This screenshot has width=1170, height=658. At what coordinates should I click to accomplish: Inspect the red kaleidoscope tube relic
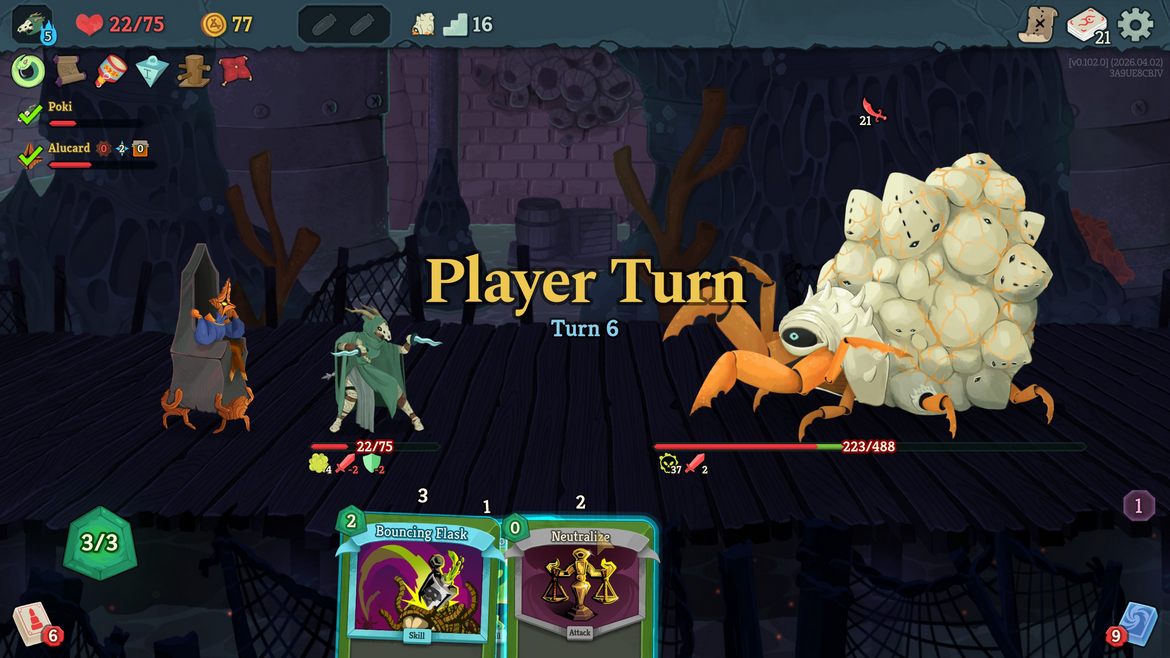(110, 71)
